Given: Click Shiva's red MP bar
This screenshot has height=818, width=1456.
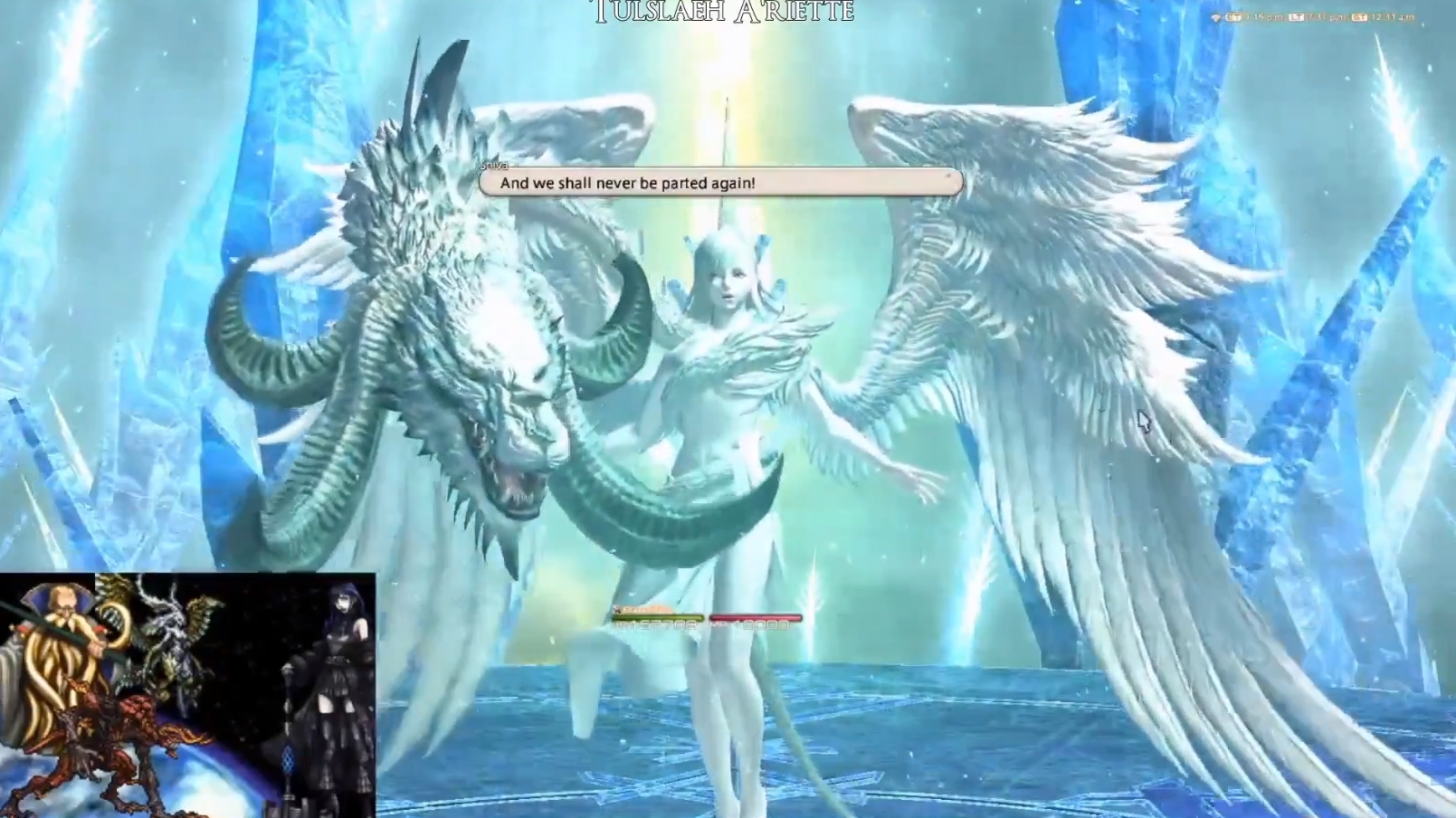Looking at the screenshot, I should coord(756,618).
